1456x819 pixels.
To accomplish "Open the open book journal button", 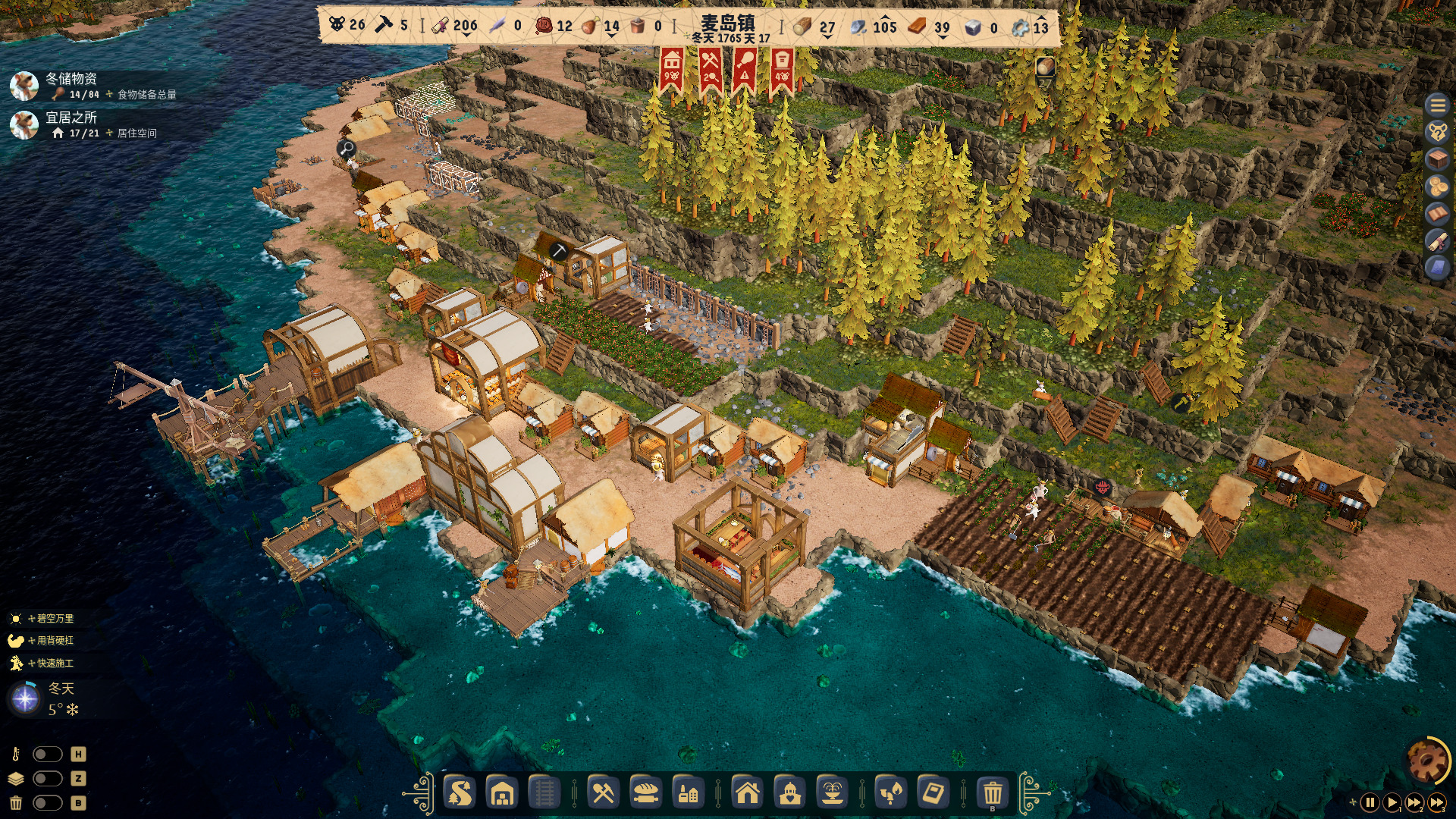I will pyautogui.click(x=1437, y=214).
